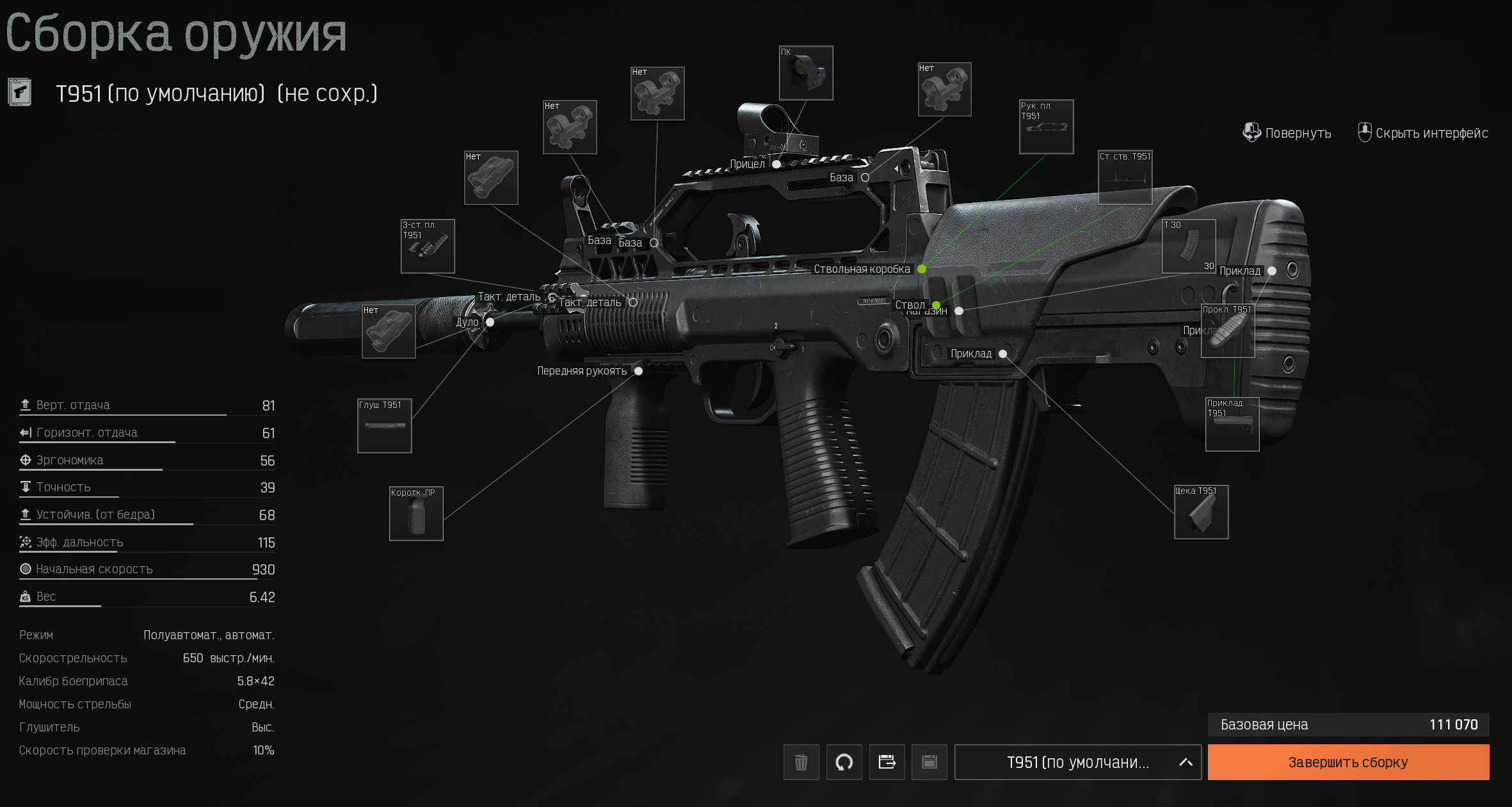This screenshot has height=807, width=1512.
Task: Delete the build with trash icon
Action: coord(801,762)
